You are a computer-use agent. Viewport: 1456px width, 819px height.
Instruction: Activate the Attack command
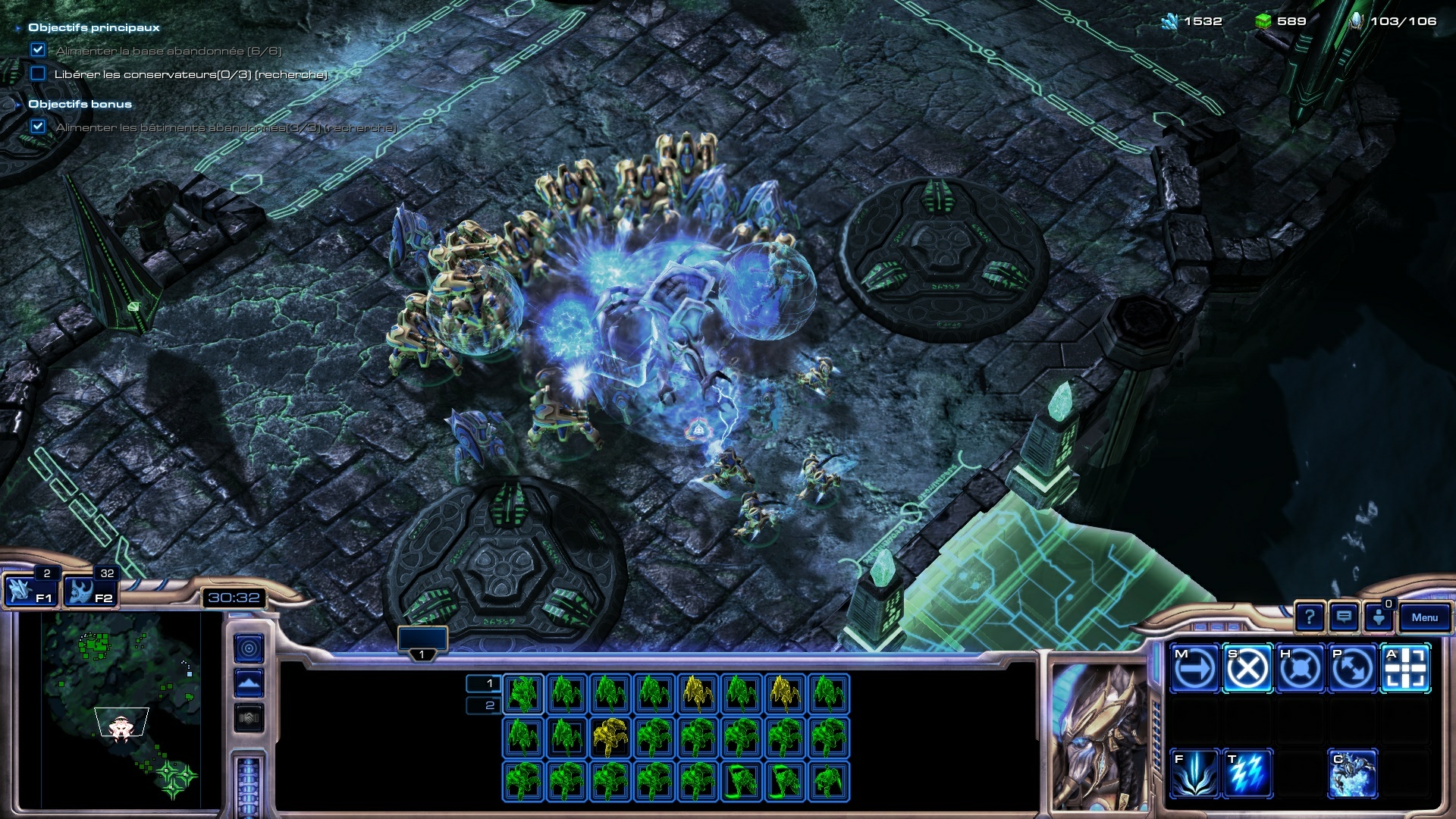click(1405, 669)
